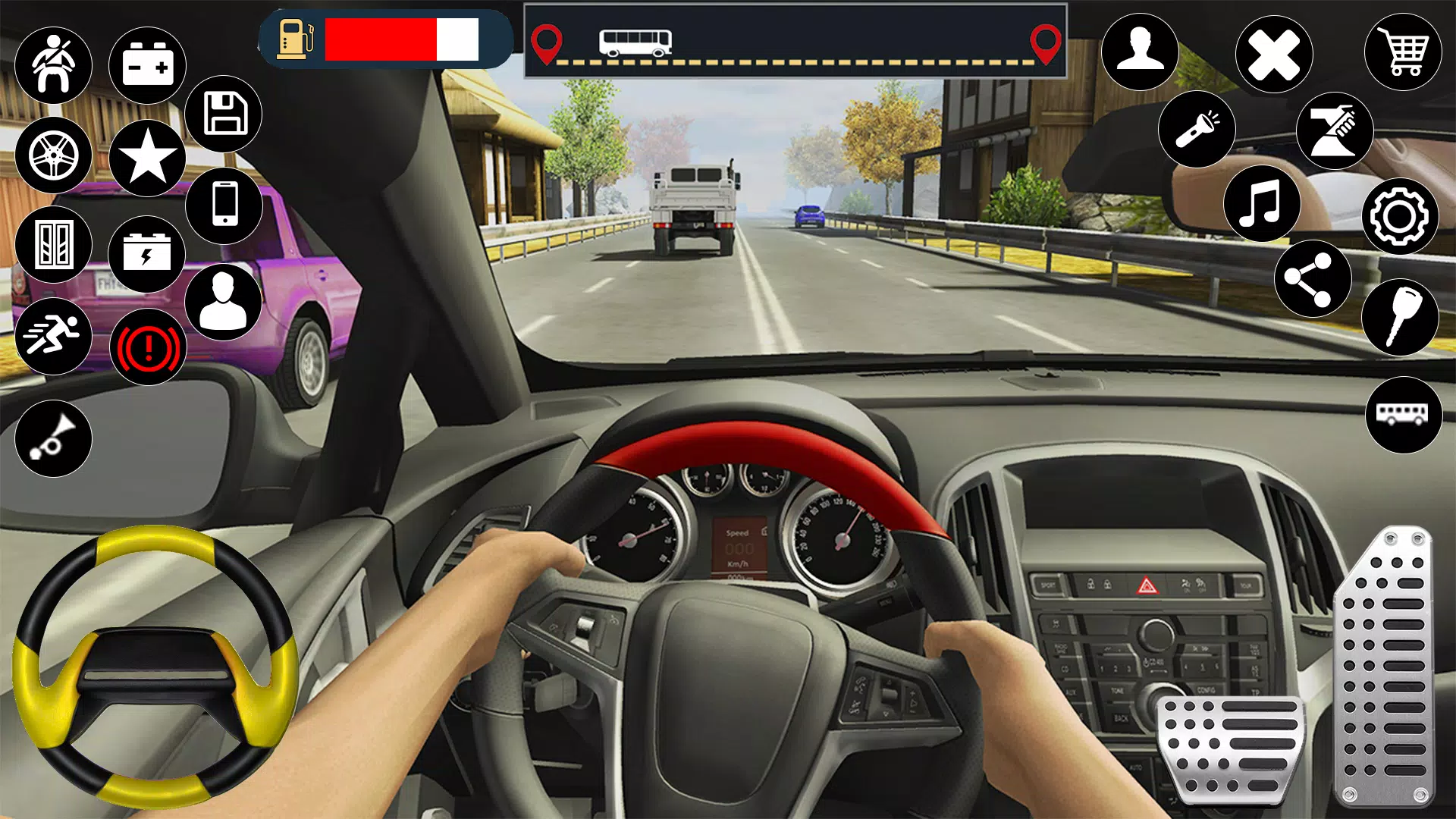The height and width of the screenshot is (819, 1456).
Task: Open the phone icon in left panel
Action: 225,205
